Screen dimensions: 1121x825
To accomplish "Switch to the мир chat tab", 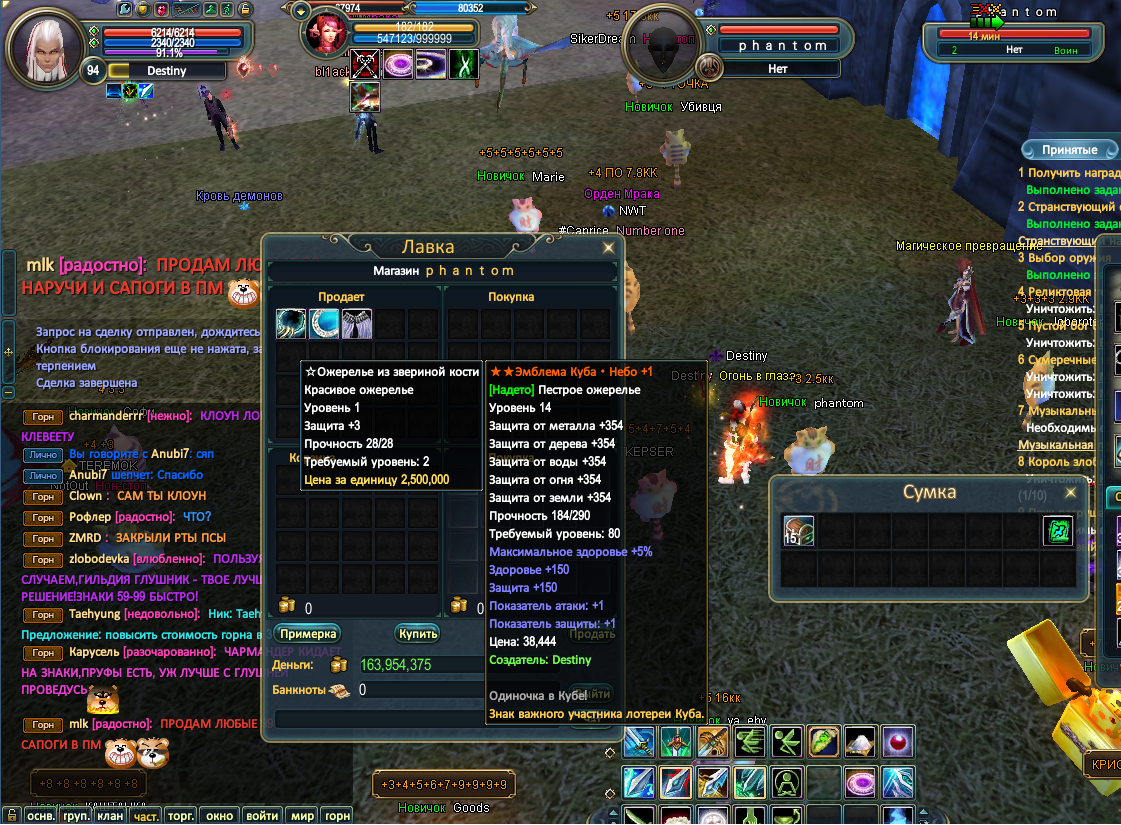I will (302, 816).
